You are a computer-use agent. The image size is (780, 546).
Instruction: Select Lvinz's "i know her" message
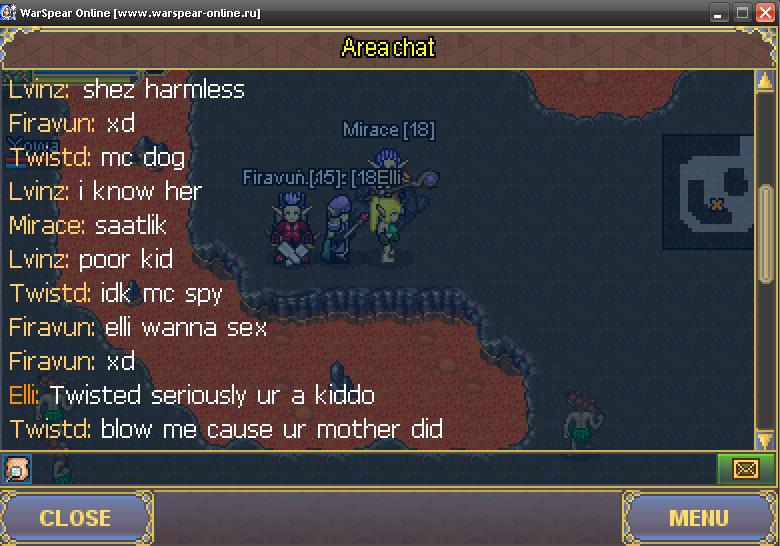(x=105, y=191)
